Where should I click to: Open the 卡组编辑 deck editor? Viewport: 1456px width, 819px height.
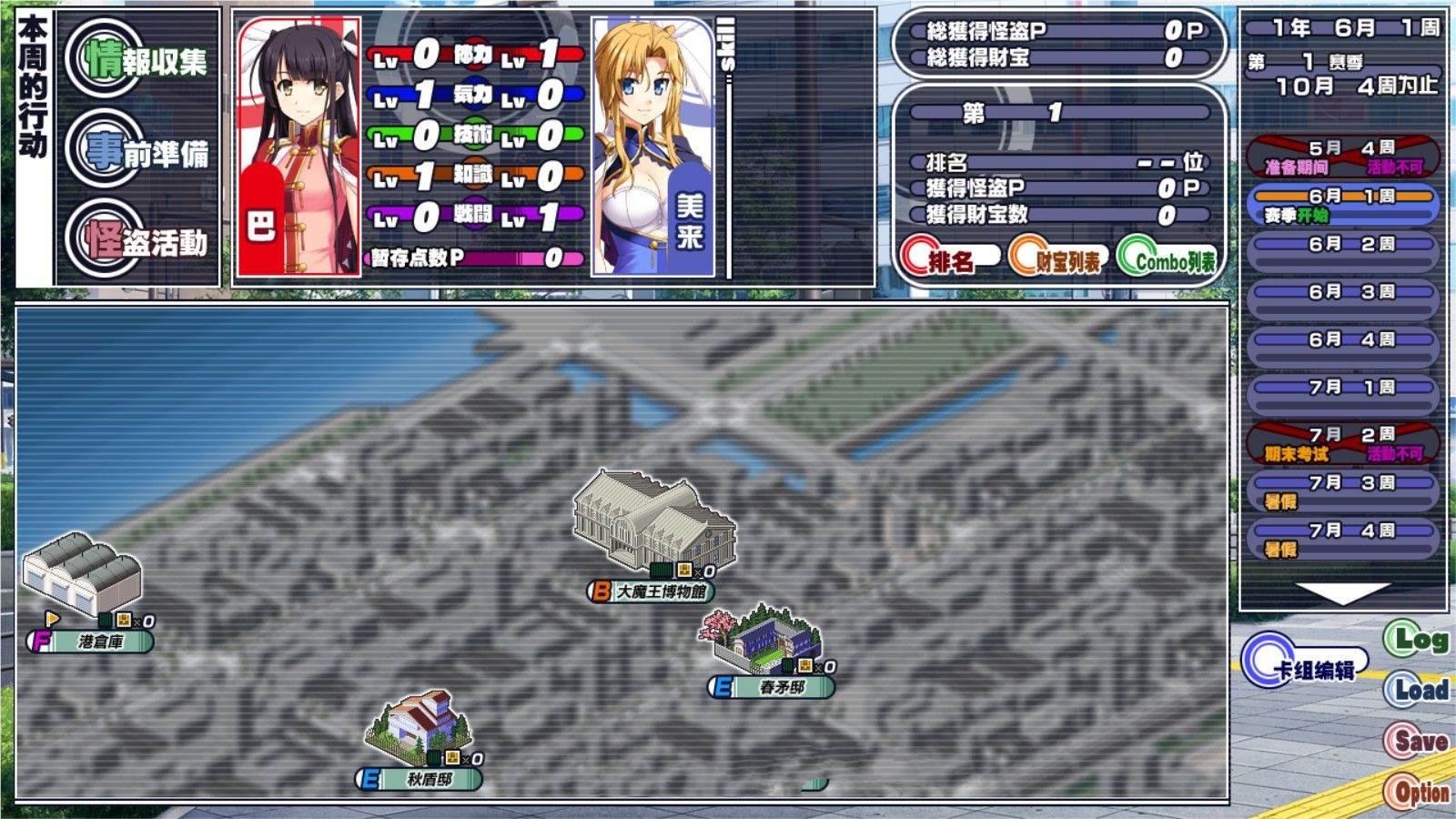pyautogui.click(x=1303, y=667)
